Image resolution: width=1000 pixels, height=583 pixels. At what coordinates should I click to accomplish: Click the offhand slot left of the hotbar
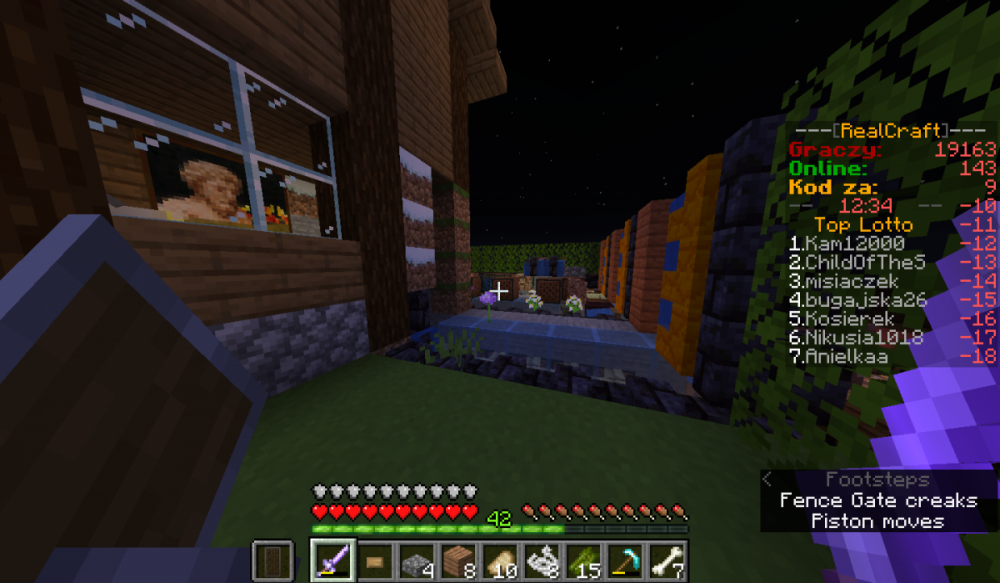pyautogui.click(x=271, y=561)
